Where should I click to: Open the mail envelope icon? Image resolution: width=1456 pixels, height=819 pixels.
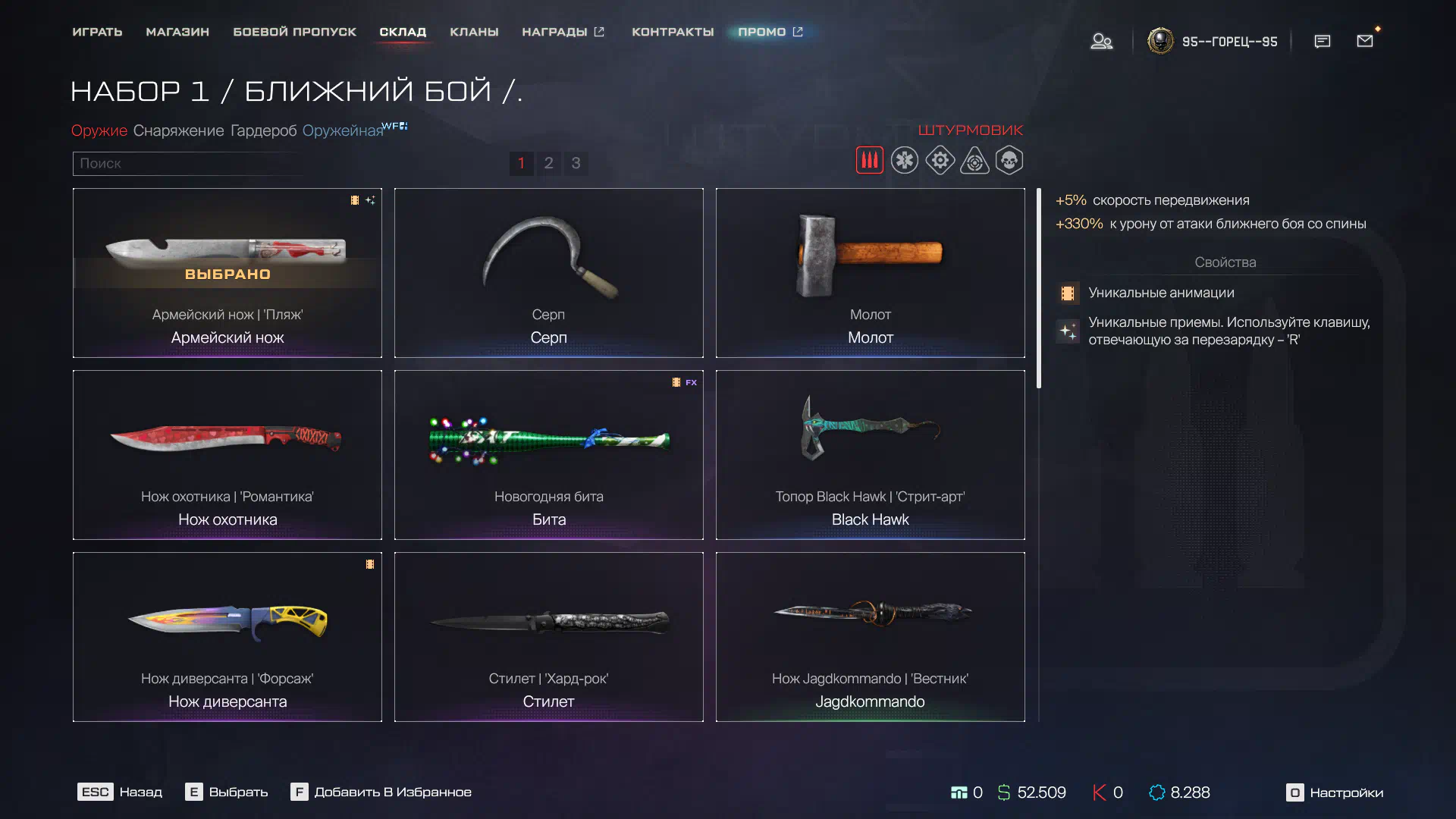pyautogui.click(x=1365, y=41)
